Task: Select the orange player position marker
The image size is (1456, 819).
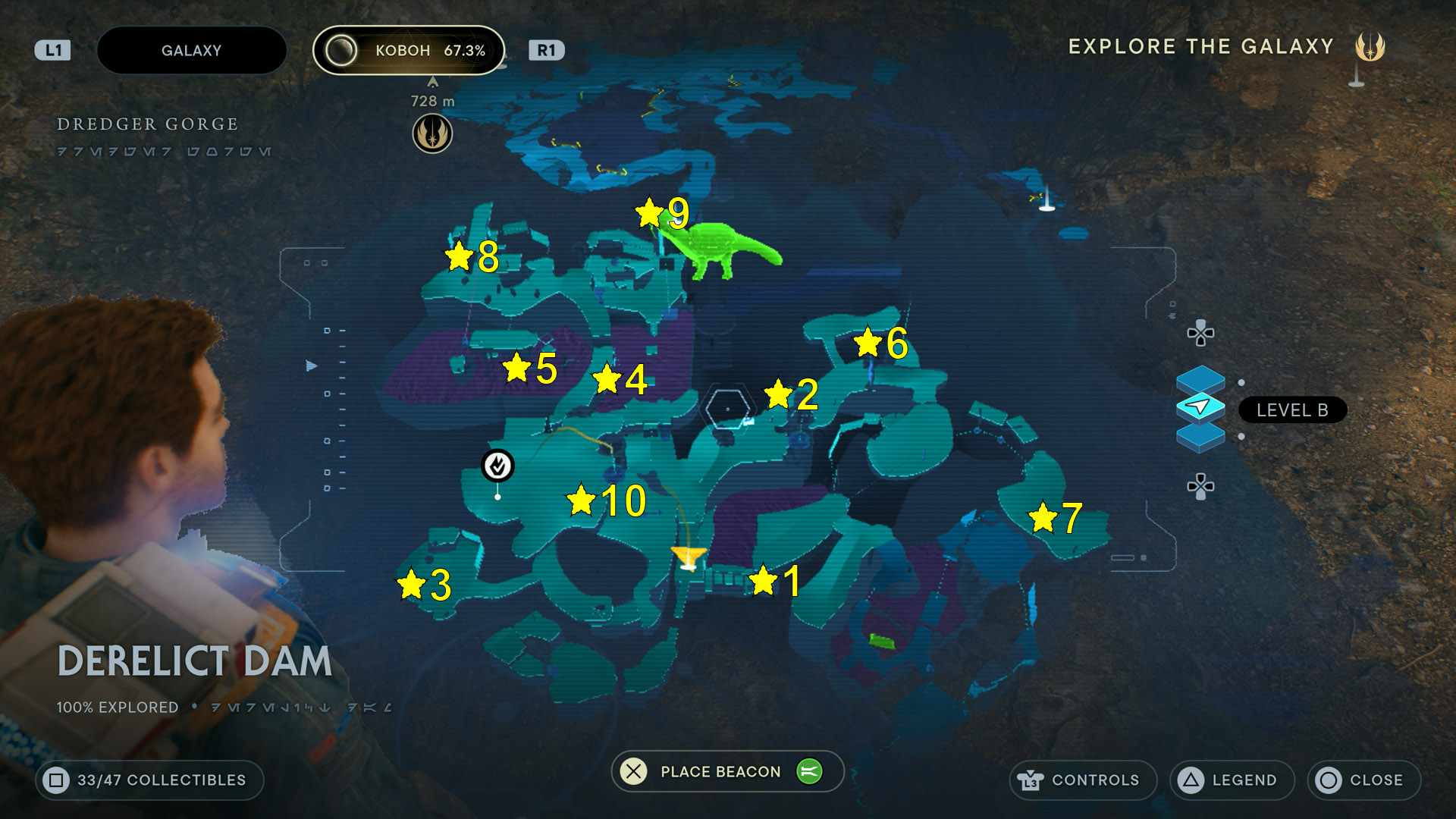Action: tap(689, 557)
